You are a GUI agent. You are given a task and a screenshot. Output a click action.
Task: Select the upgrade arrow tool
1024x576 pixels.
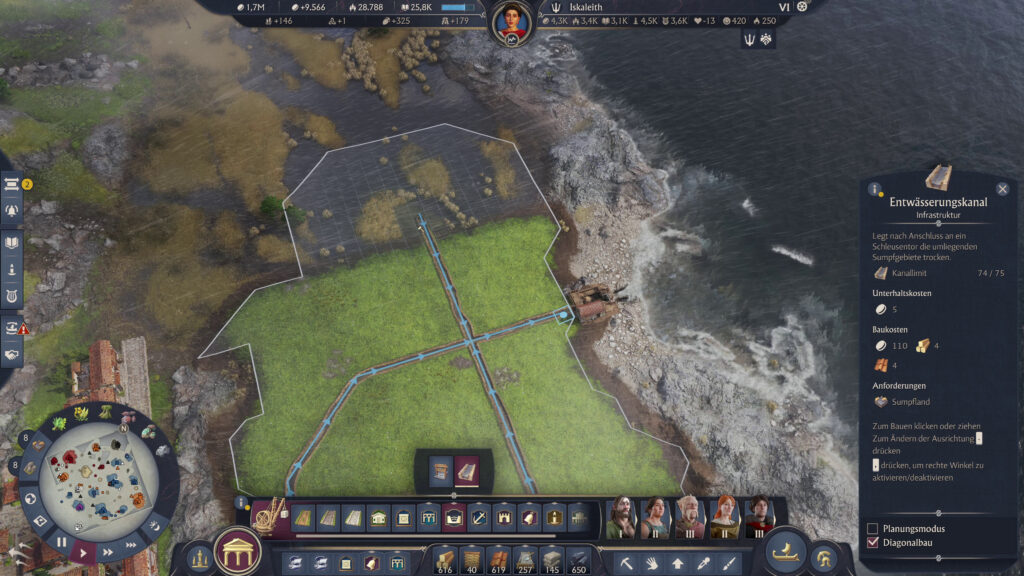point(678,563)
